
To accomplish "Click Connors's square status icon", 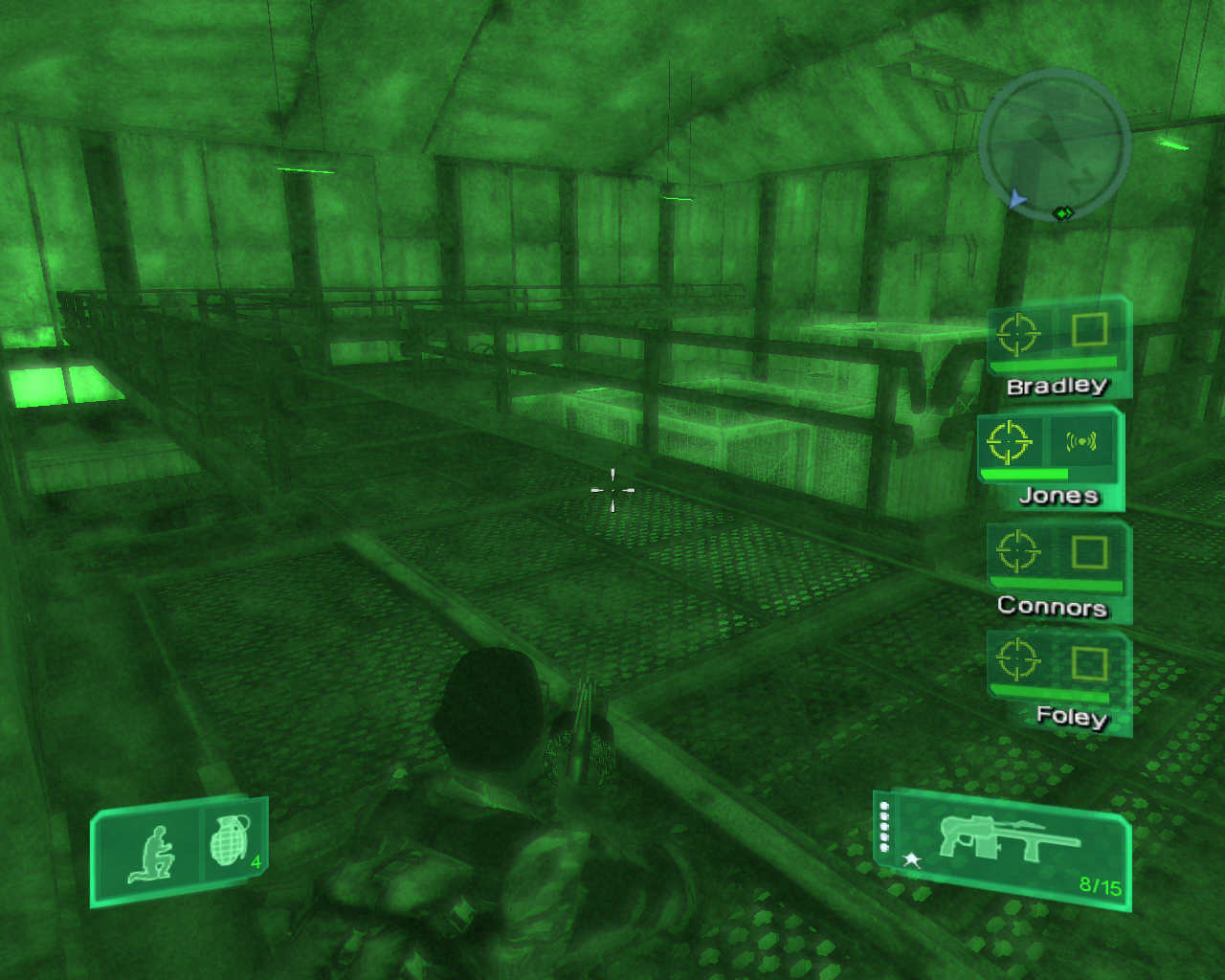I will click(x=1089, y=552).
